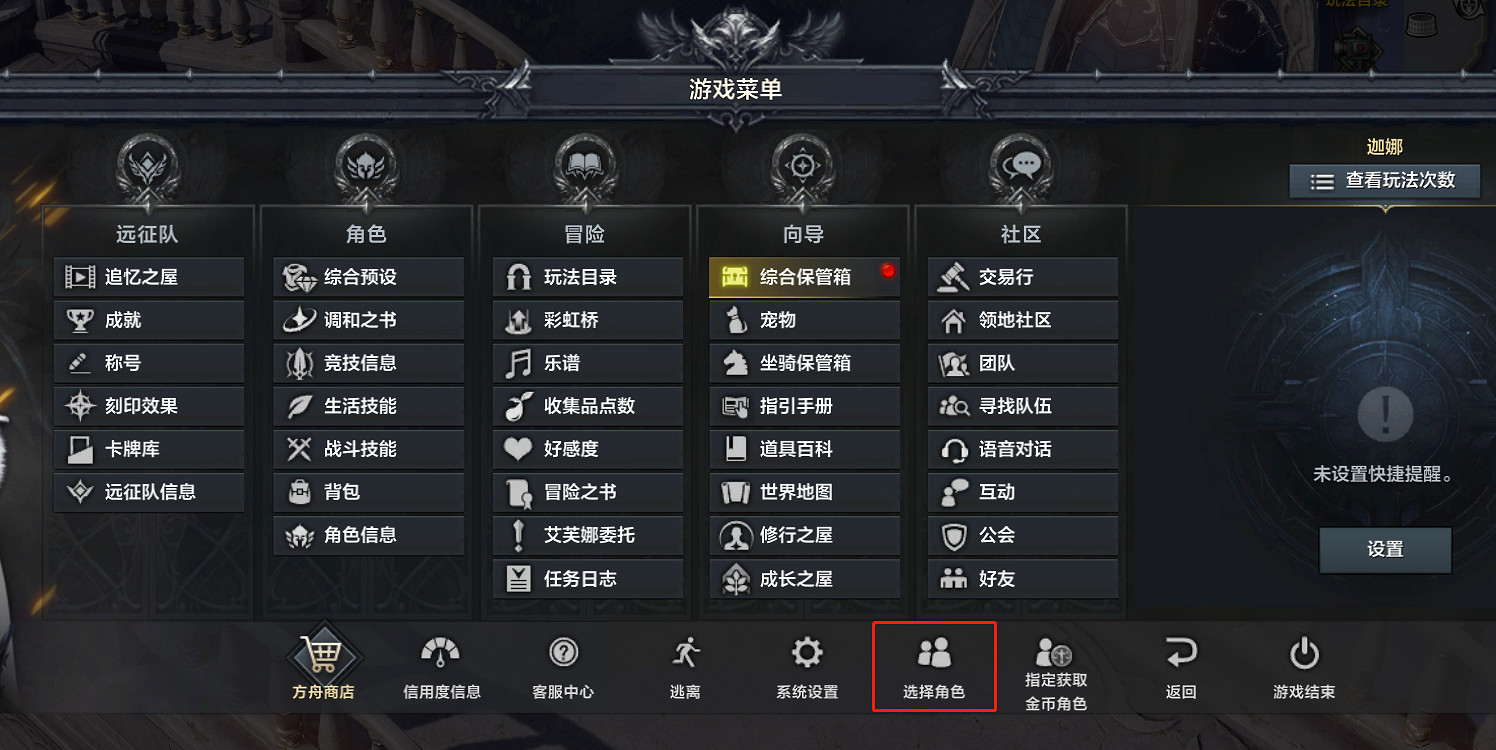Viewport: 1496px width, 750px height.
Task: Click 好感度 heart entry
Action: 587,449
